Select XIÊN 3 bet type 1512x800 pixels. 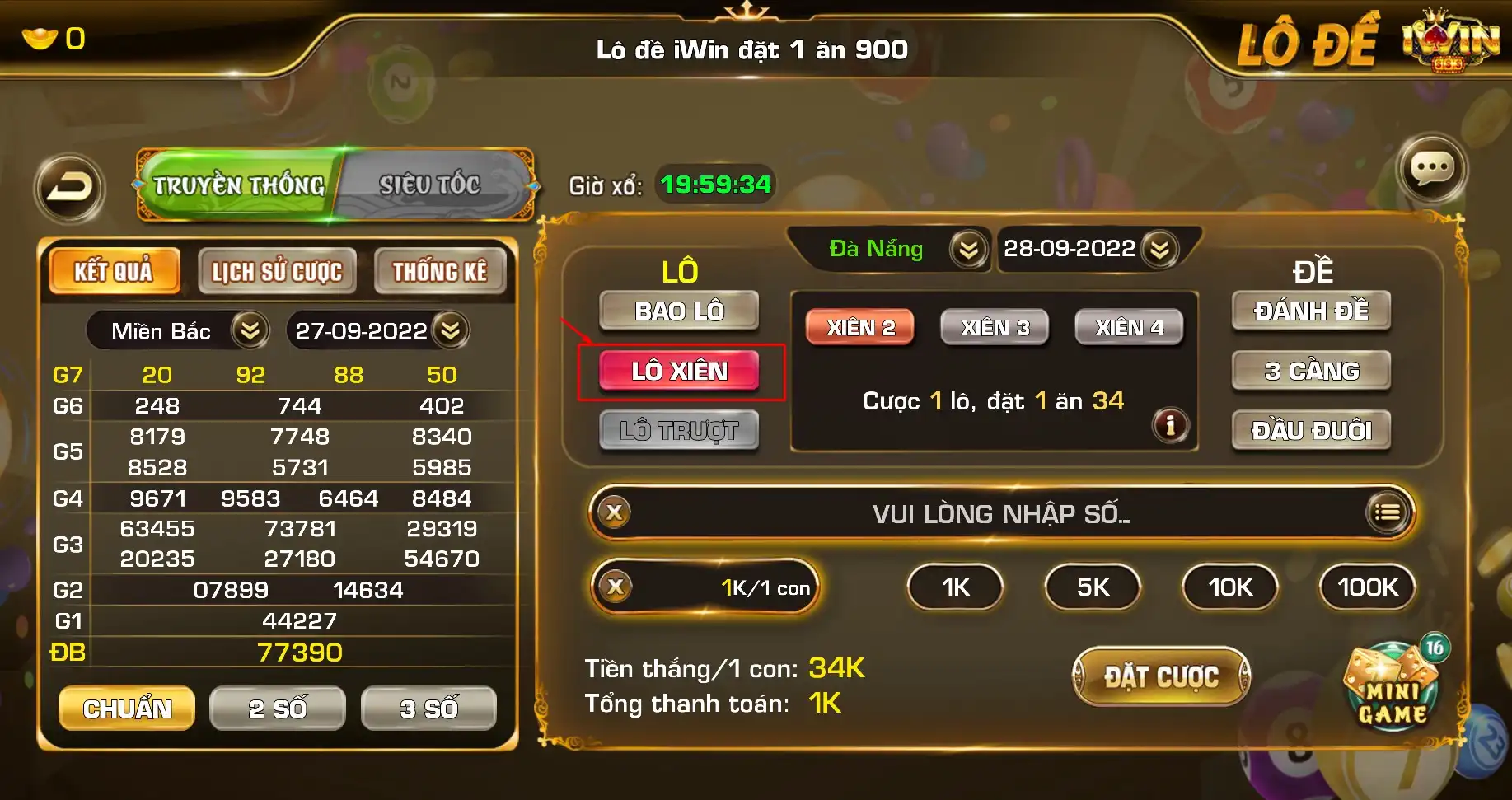[995, 328]
